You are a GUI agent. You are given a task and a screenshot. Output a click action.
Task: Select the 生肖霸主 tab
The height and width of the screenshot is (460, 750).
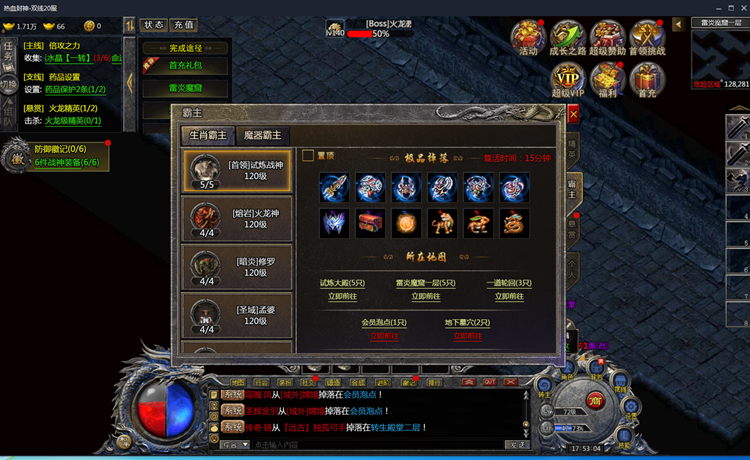[x=209, y=135]
